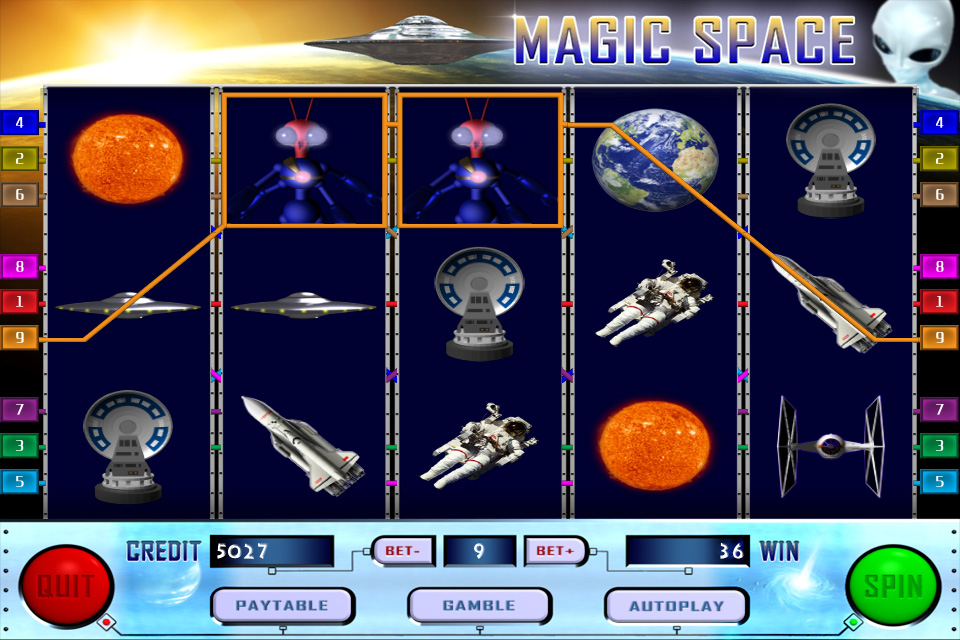Increase the wager with BET+
The height and width of the screenshot is (640, 960).
point(555,551)
